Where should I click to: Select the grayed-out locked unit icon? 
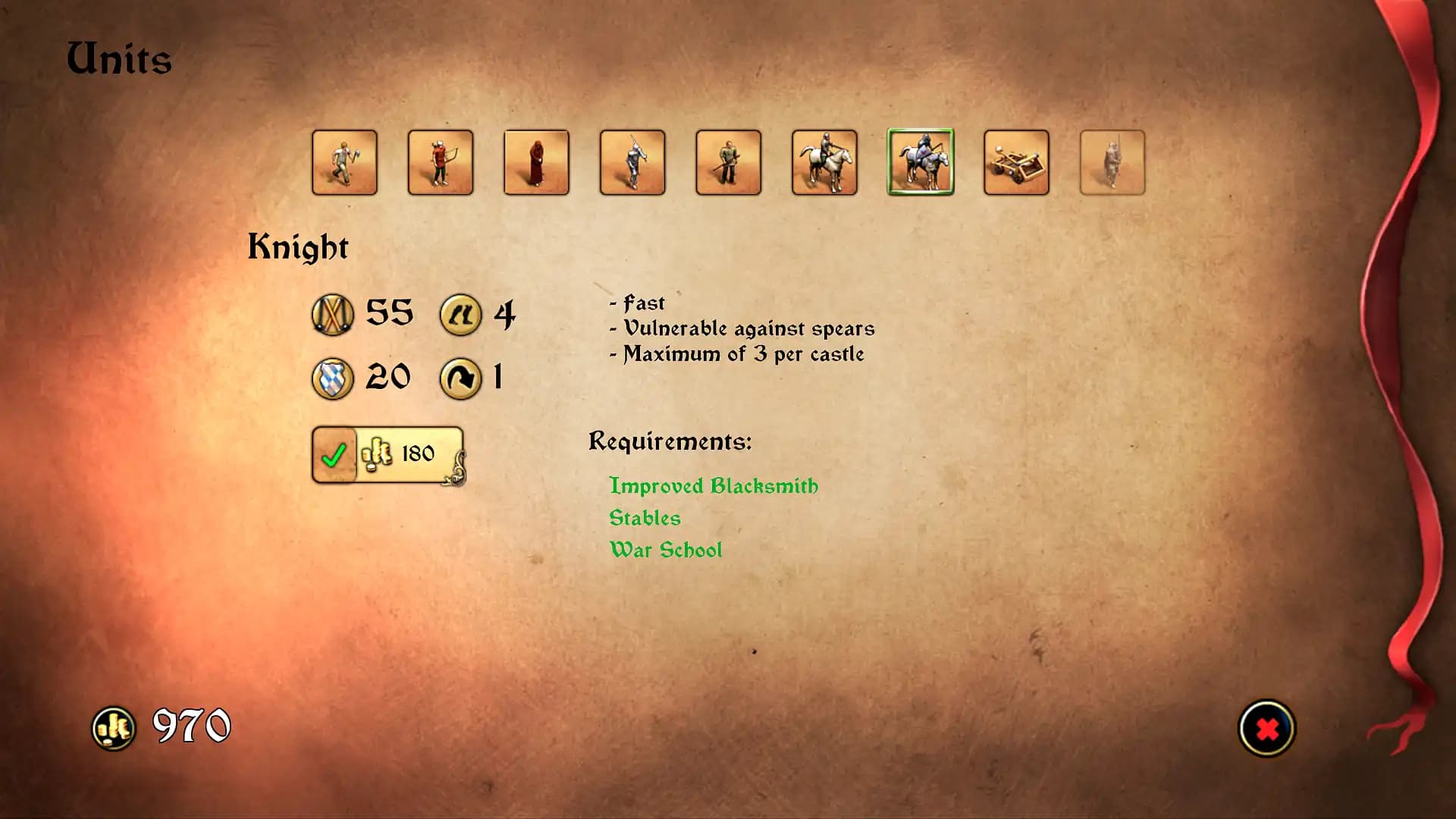point(1112,163)
